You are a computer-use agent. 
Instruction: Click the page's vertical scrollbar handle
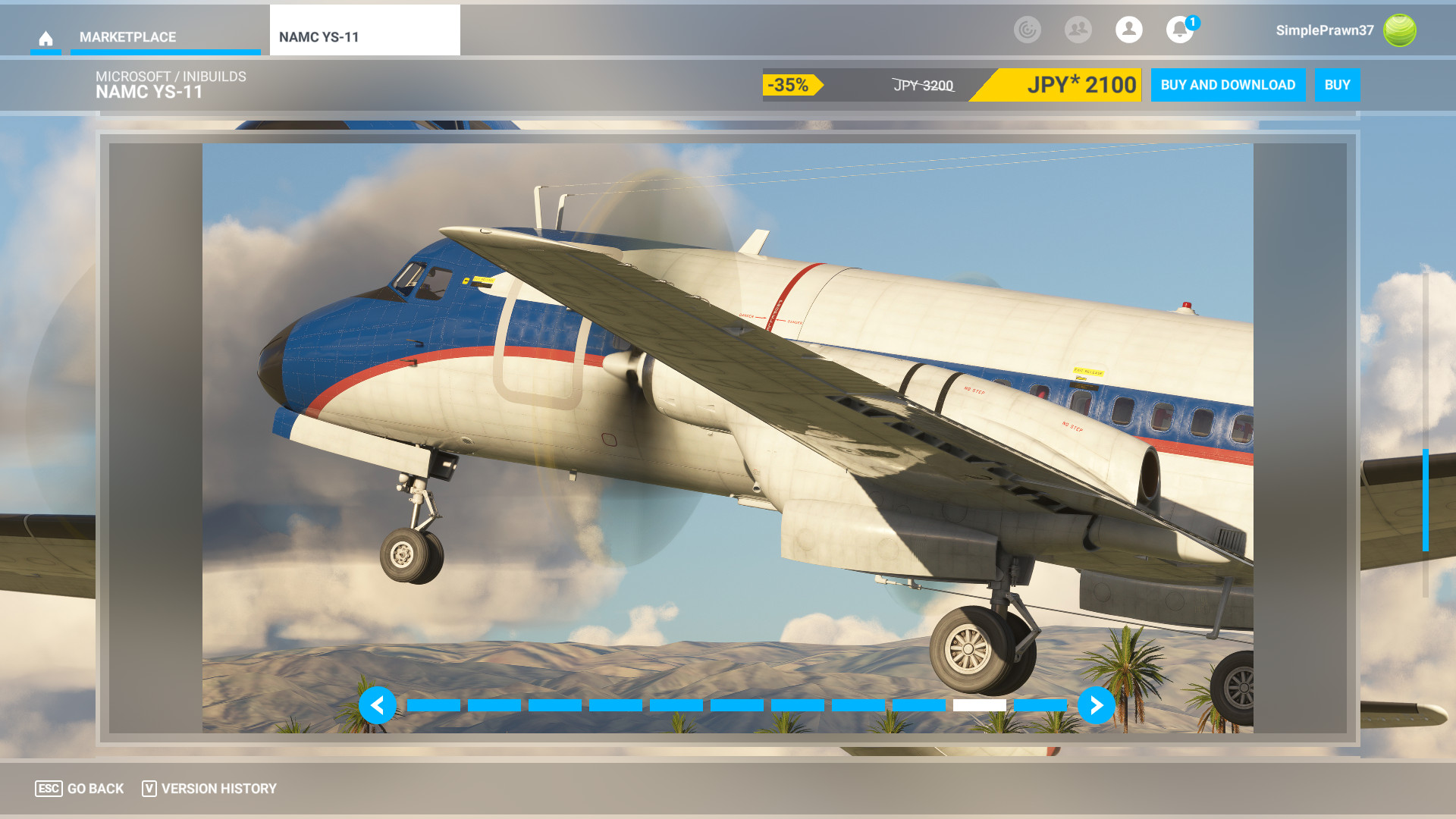tap(1426, 500)
